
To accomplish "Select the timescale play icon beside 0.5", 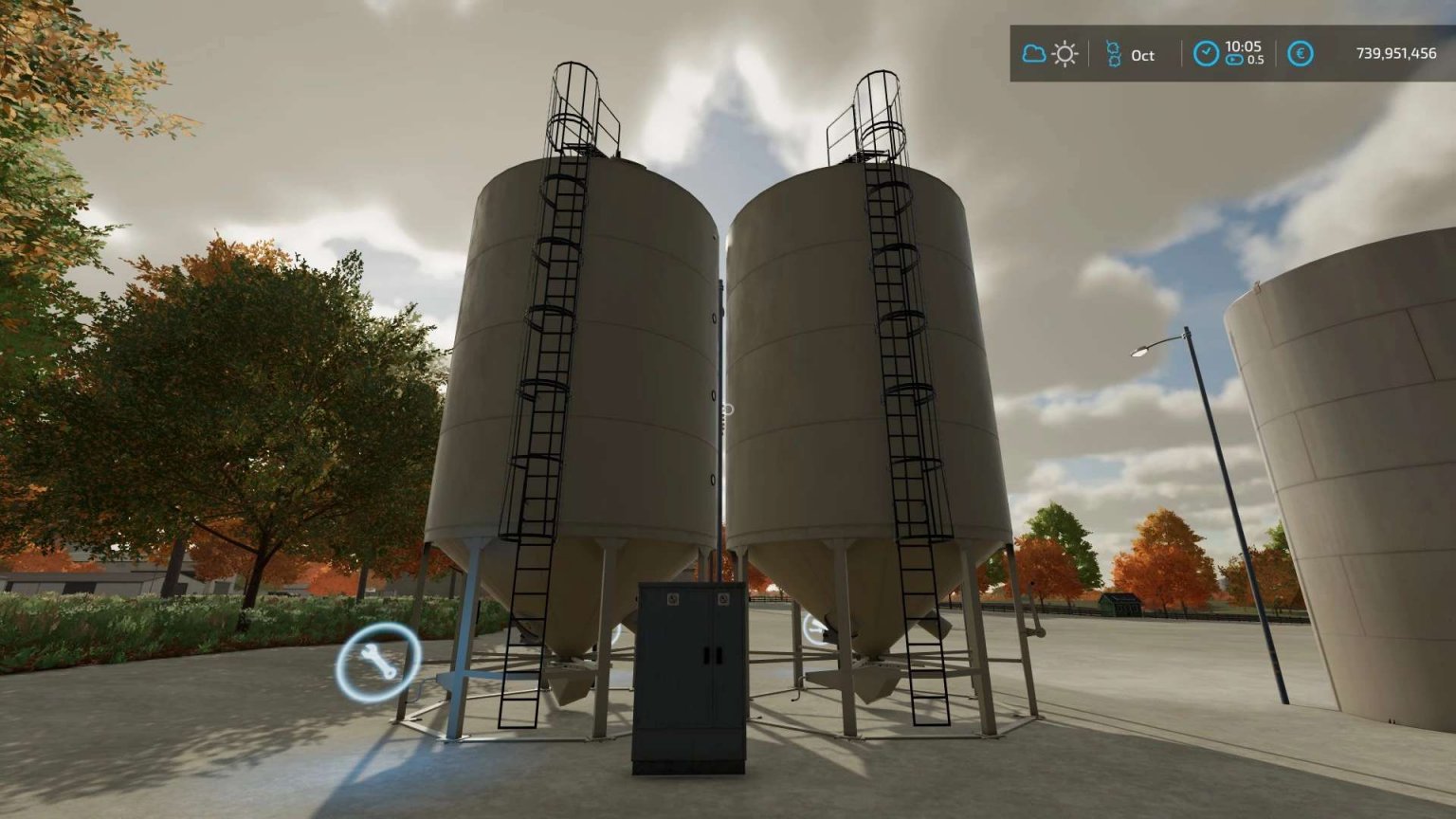I will click(1234, 61).
